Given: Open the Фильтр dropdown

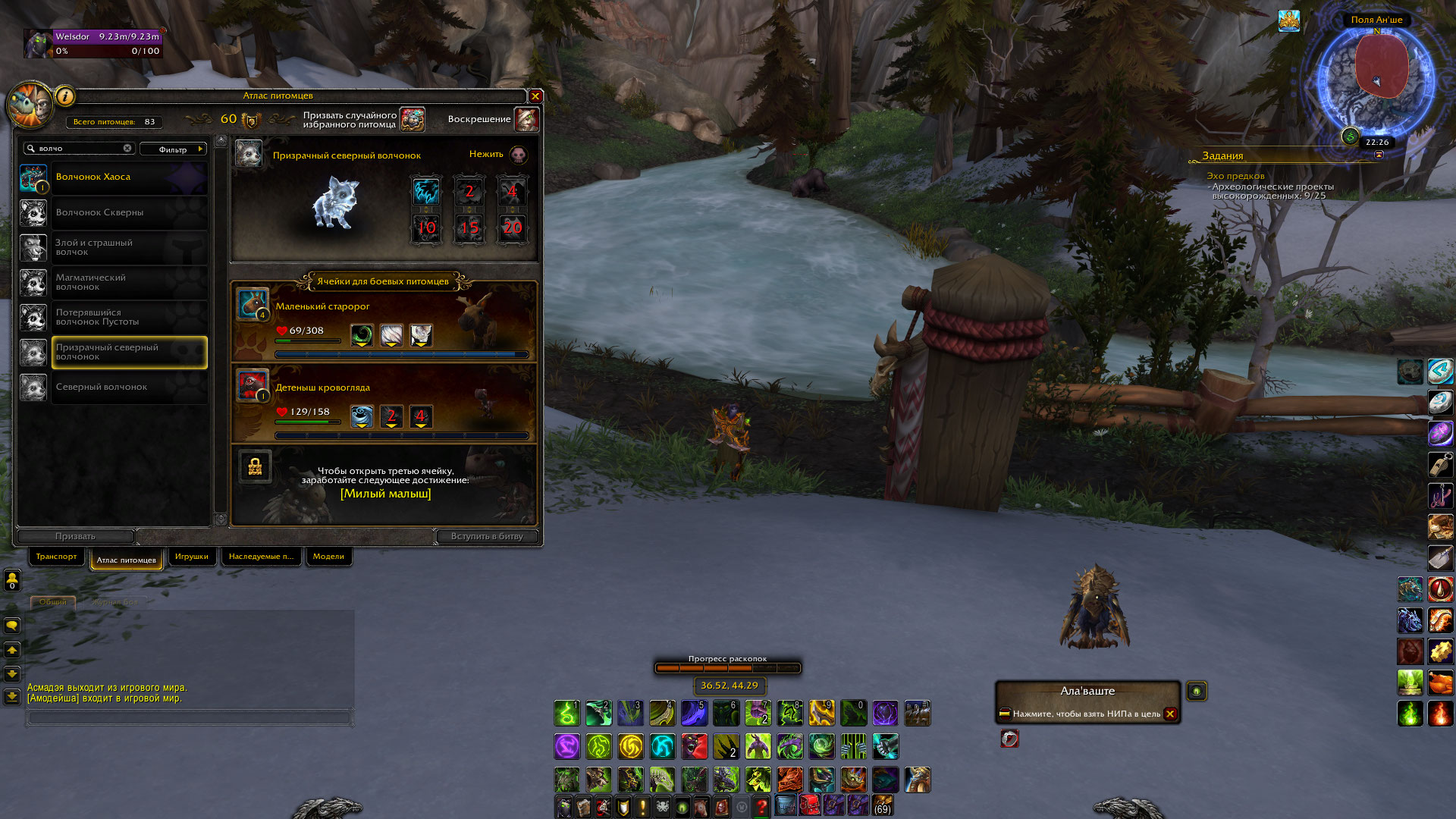Looking at the screenshot, I should pyautogui.click(x=174, y=149).
